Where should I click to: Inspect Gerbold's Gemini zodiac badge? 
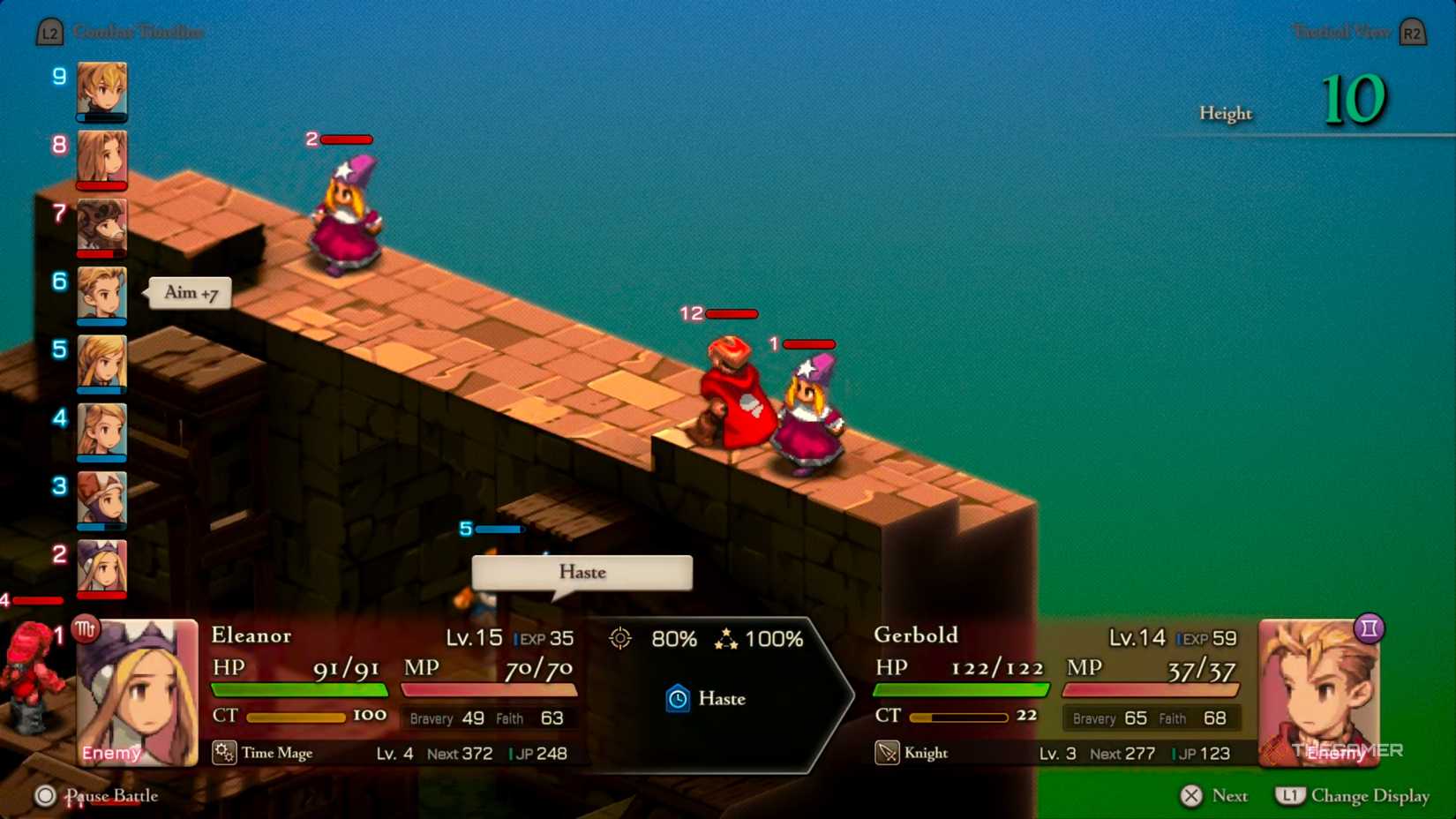(x=1369, y=628)
